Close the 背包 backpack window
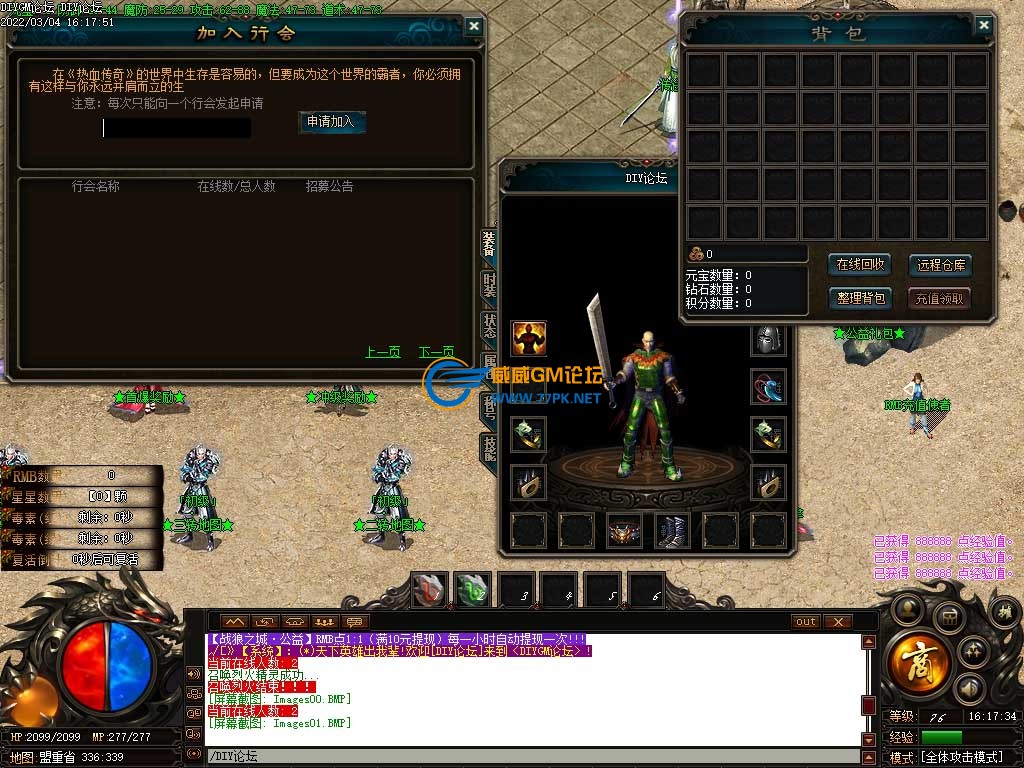 coord(984,26)
